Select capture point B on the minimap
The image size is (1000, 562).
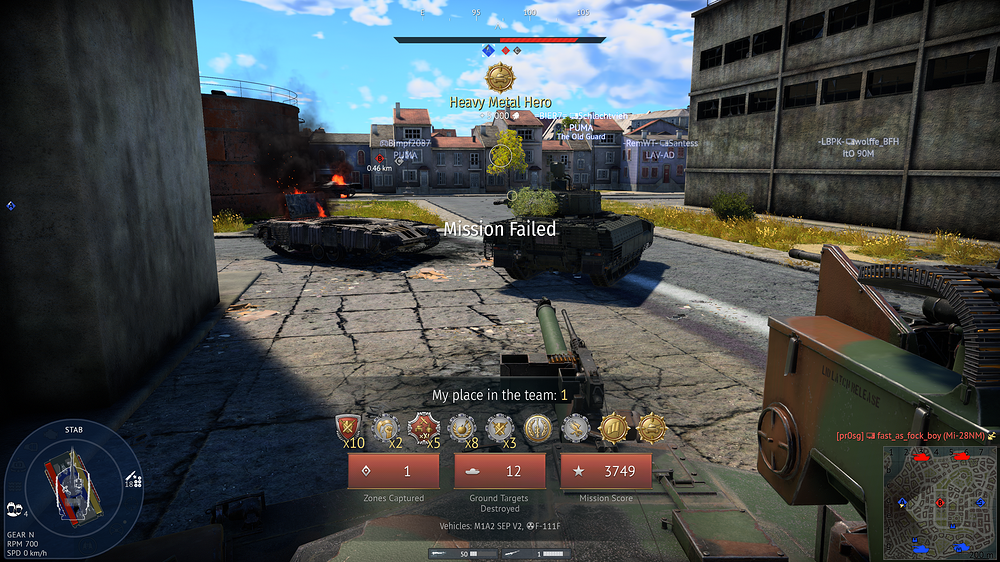click(x=940, y=502)
